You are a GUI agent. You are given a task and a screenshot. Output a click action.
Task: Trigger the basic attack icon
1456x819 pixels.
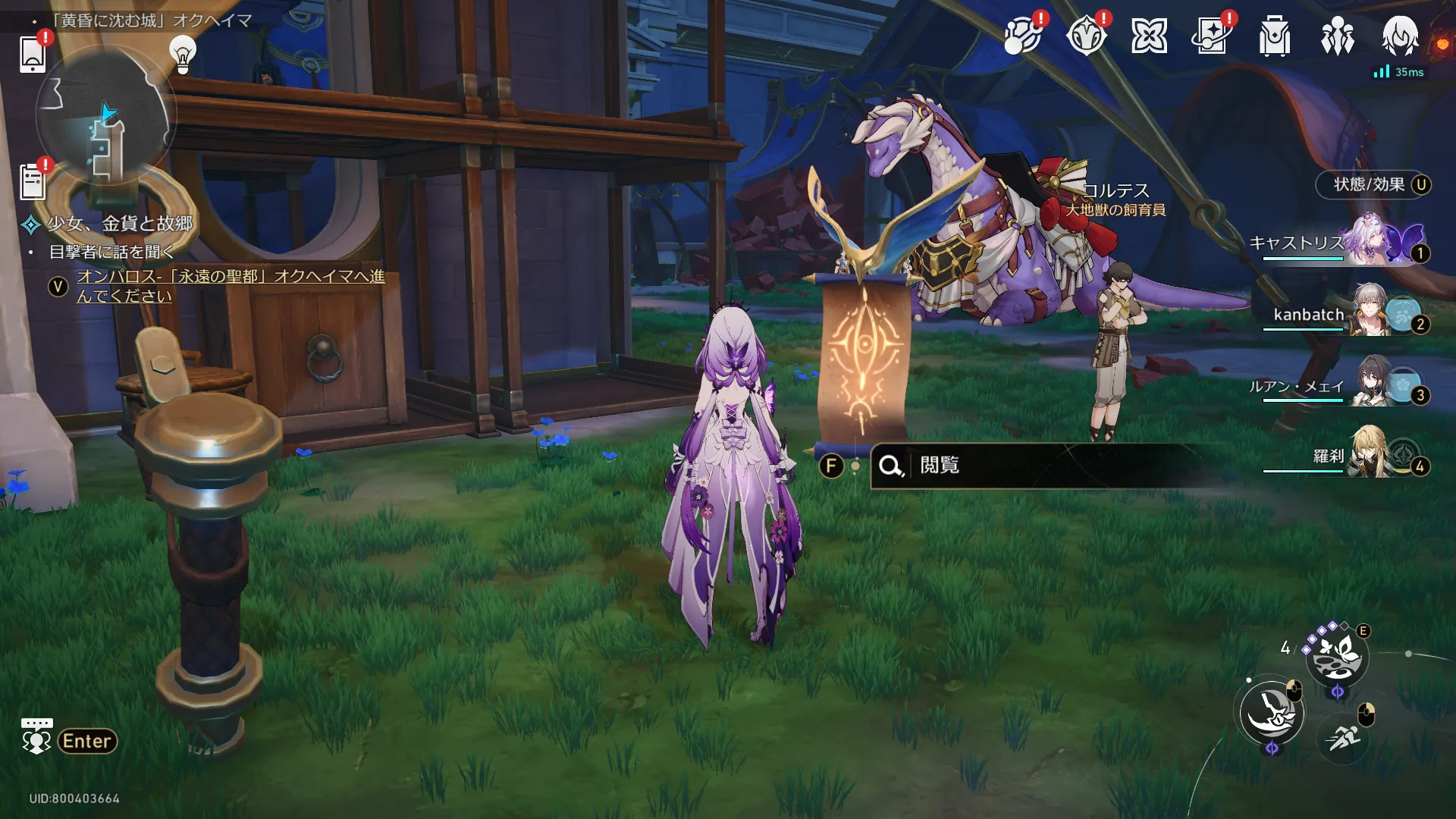pos(1272,713)
